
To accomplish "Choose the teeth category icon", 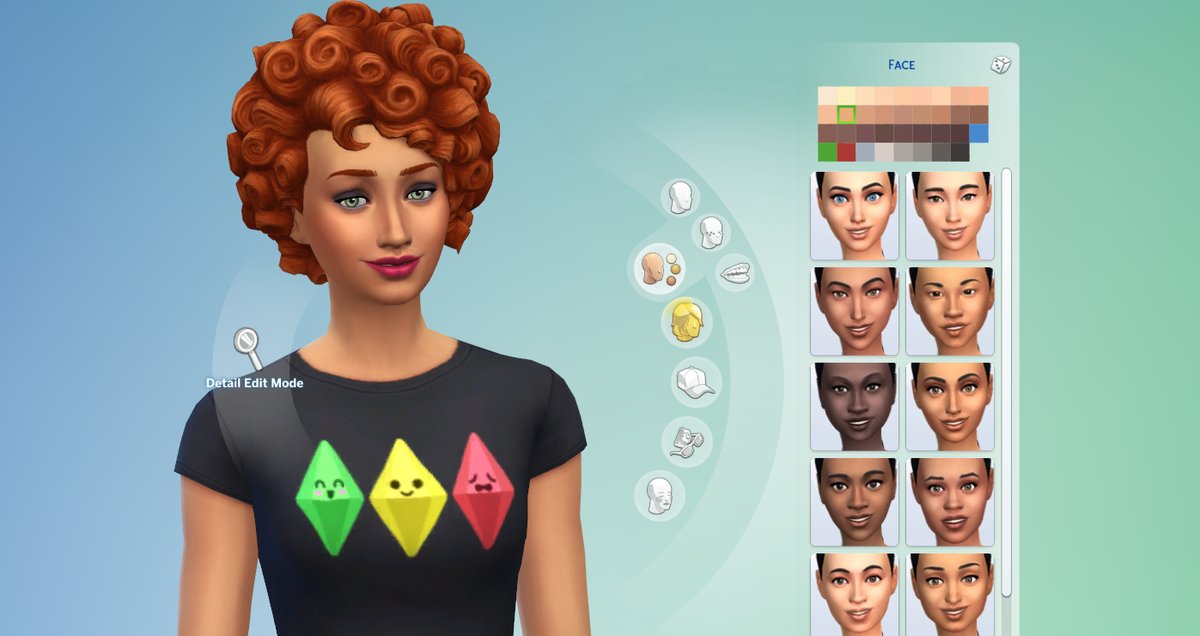I will pos(734,271).
